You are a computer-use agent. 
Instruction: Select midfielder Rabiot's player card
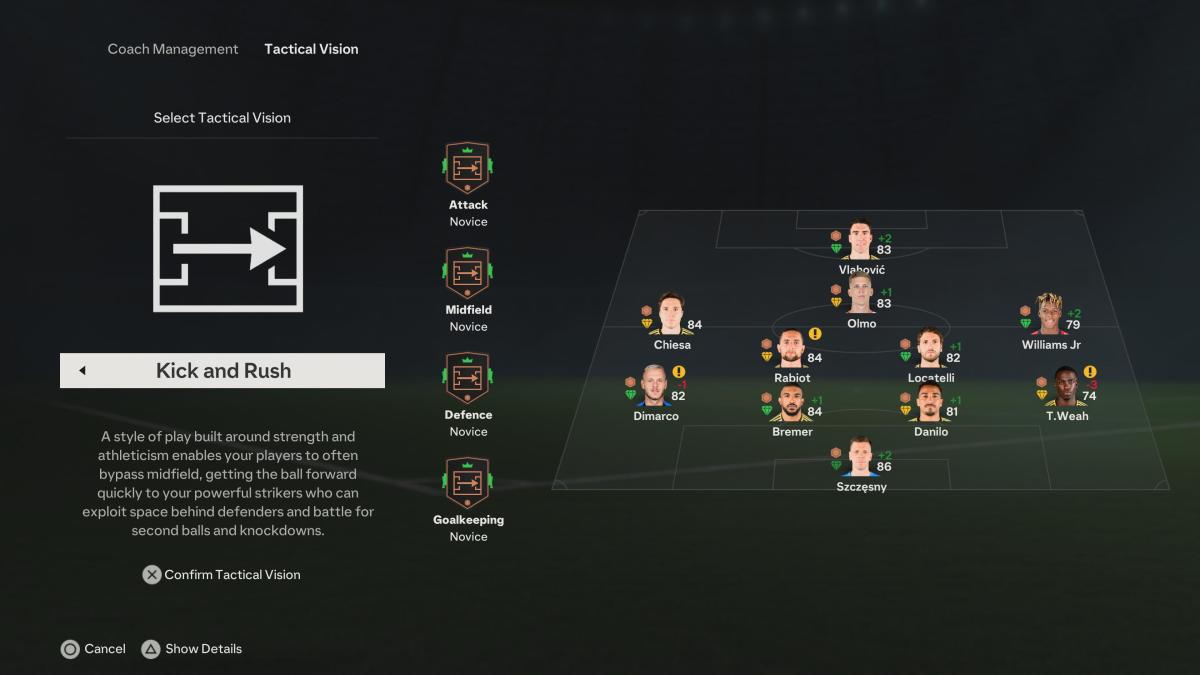click(792, 351)
